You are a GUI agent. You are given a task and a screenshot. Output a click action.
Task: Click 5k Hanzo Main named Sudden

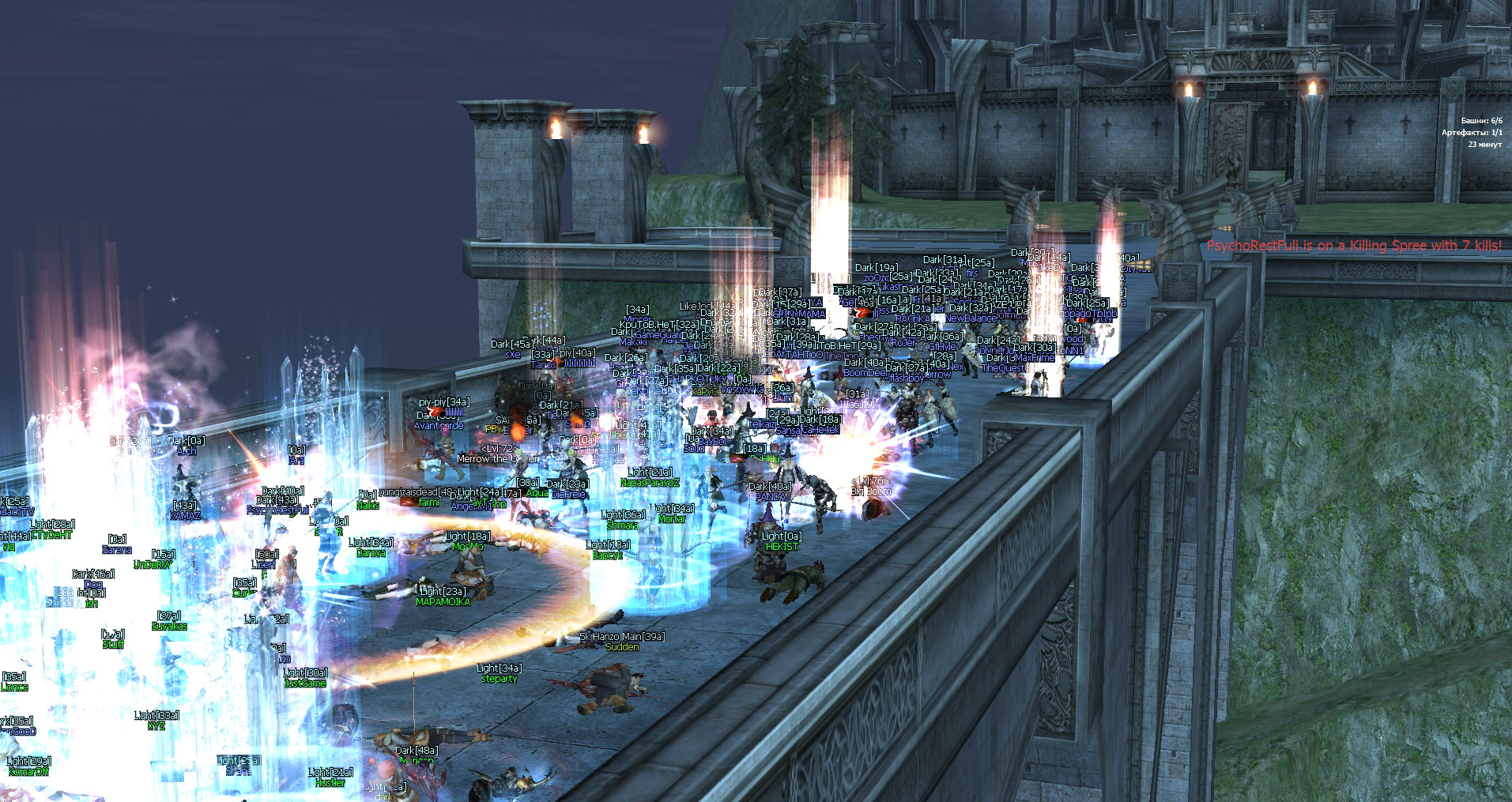point(624,646)
